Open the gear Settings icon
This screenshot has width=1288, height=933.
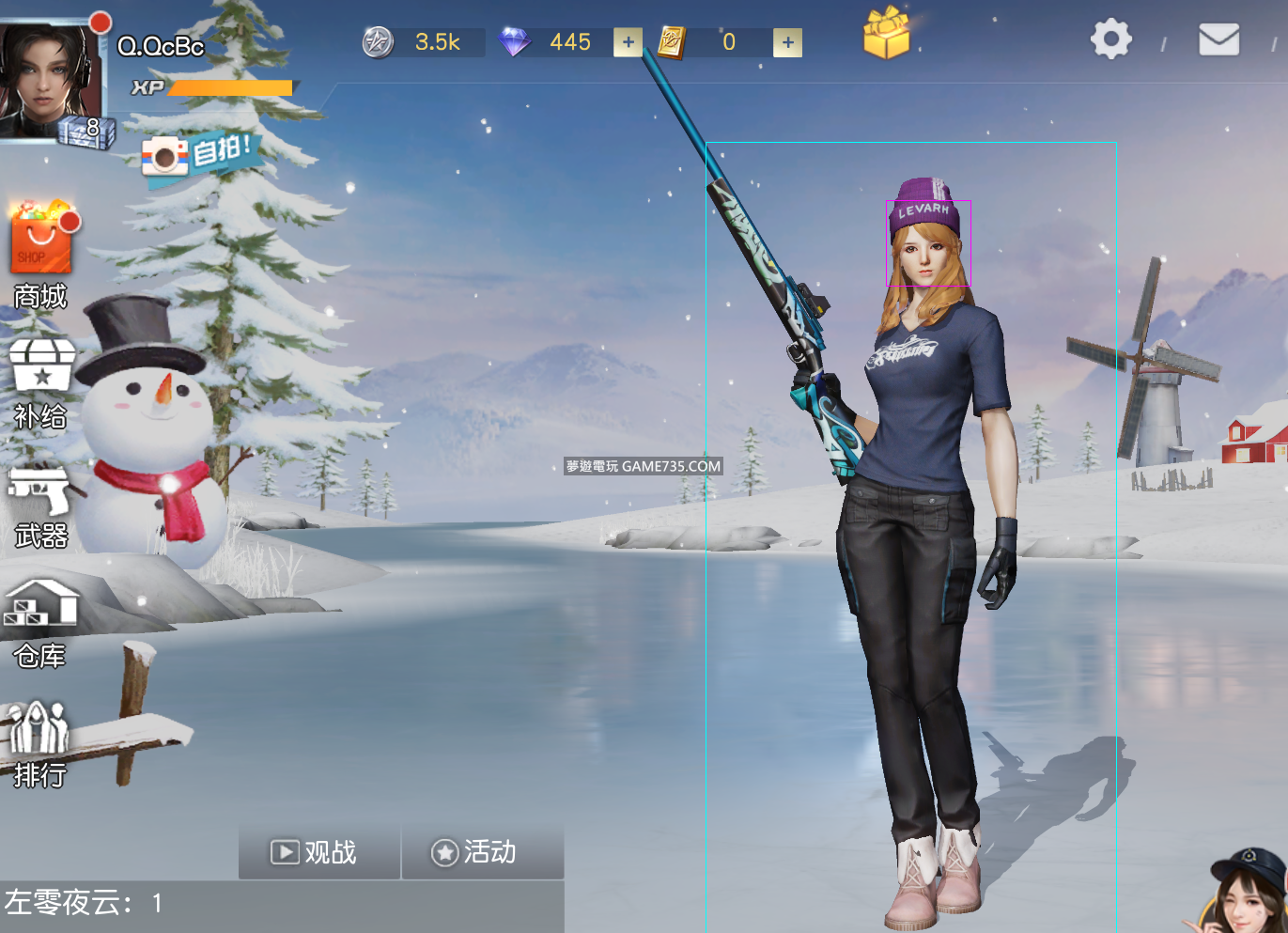[x=1110, y=39]
